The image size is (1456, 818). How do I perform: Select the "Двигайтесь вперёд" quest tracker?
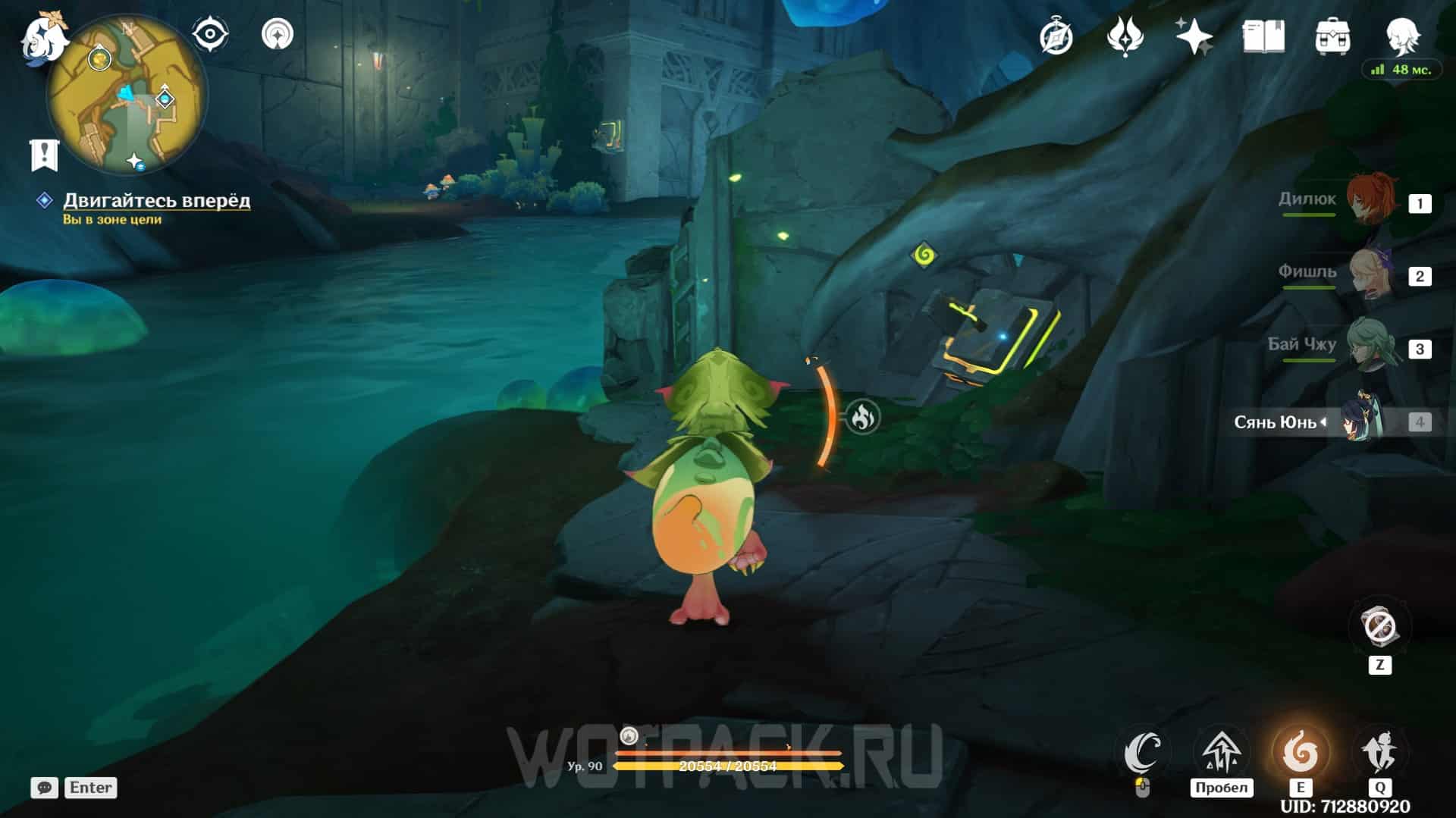coord(156,200)
